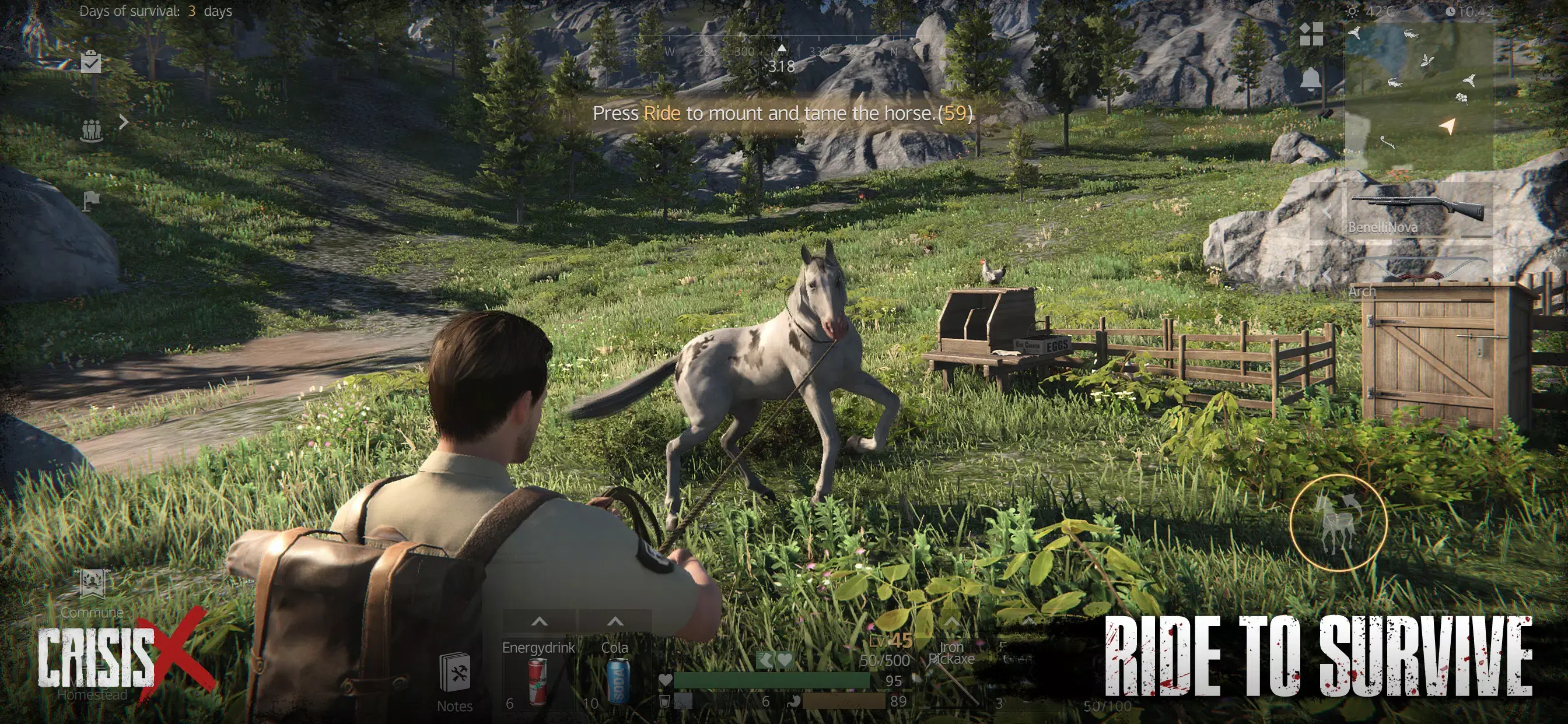Open the quest checklist icon top left
The image size is (1568, 724).
(x=92, y=61)
